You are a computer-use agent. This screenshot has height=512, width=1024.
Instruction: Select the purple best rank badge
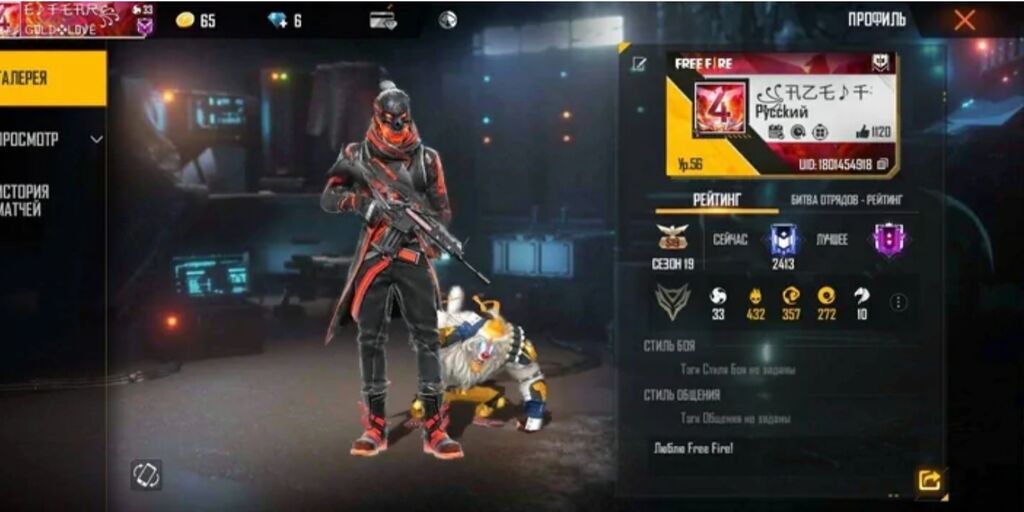(887, 240)
